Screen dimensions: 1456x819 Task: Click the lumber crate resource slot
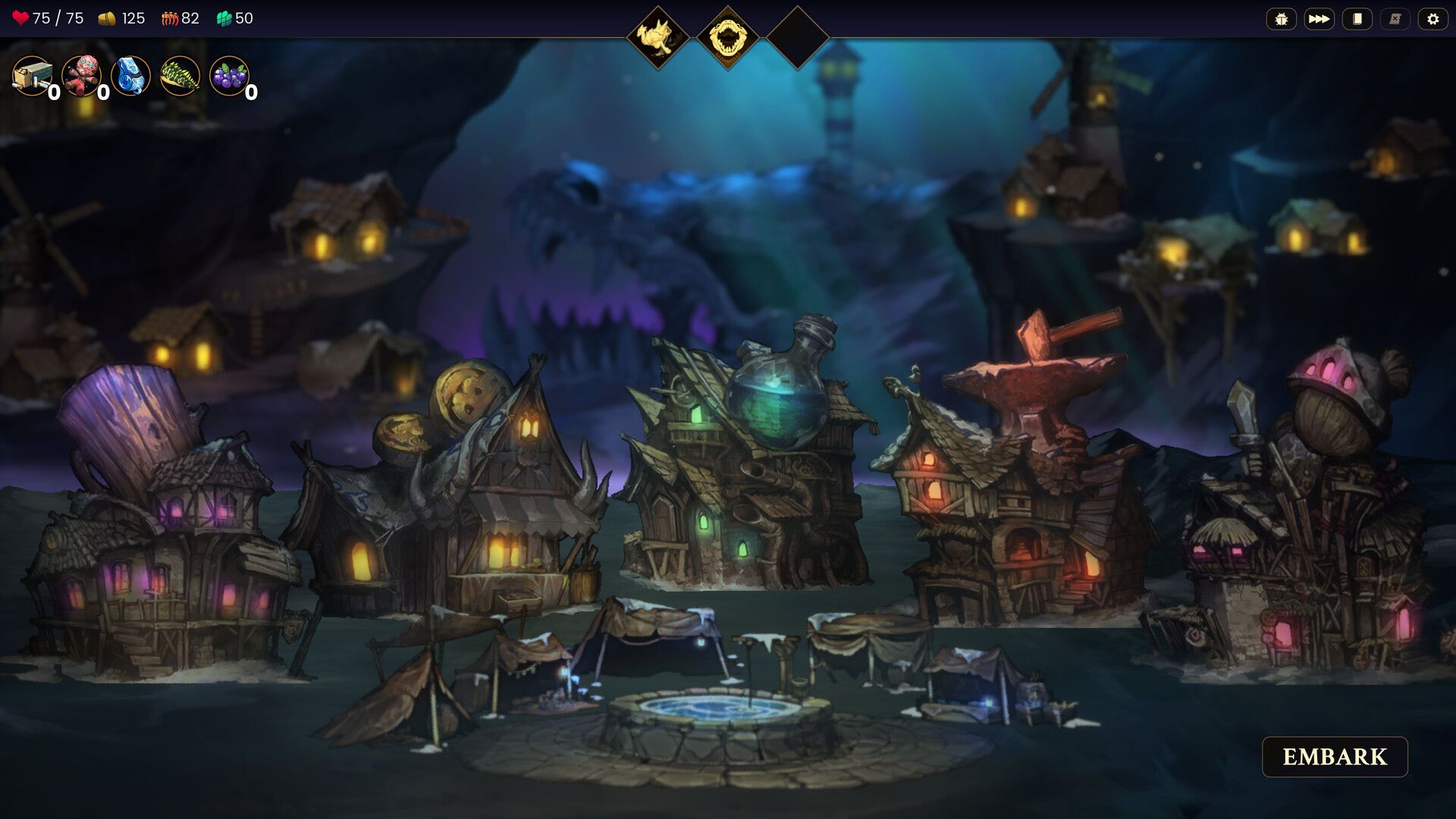point(32,76)
